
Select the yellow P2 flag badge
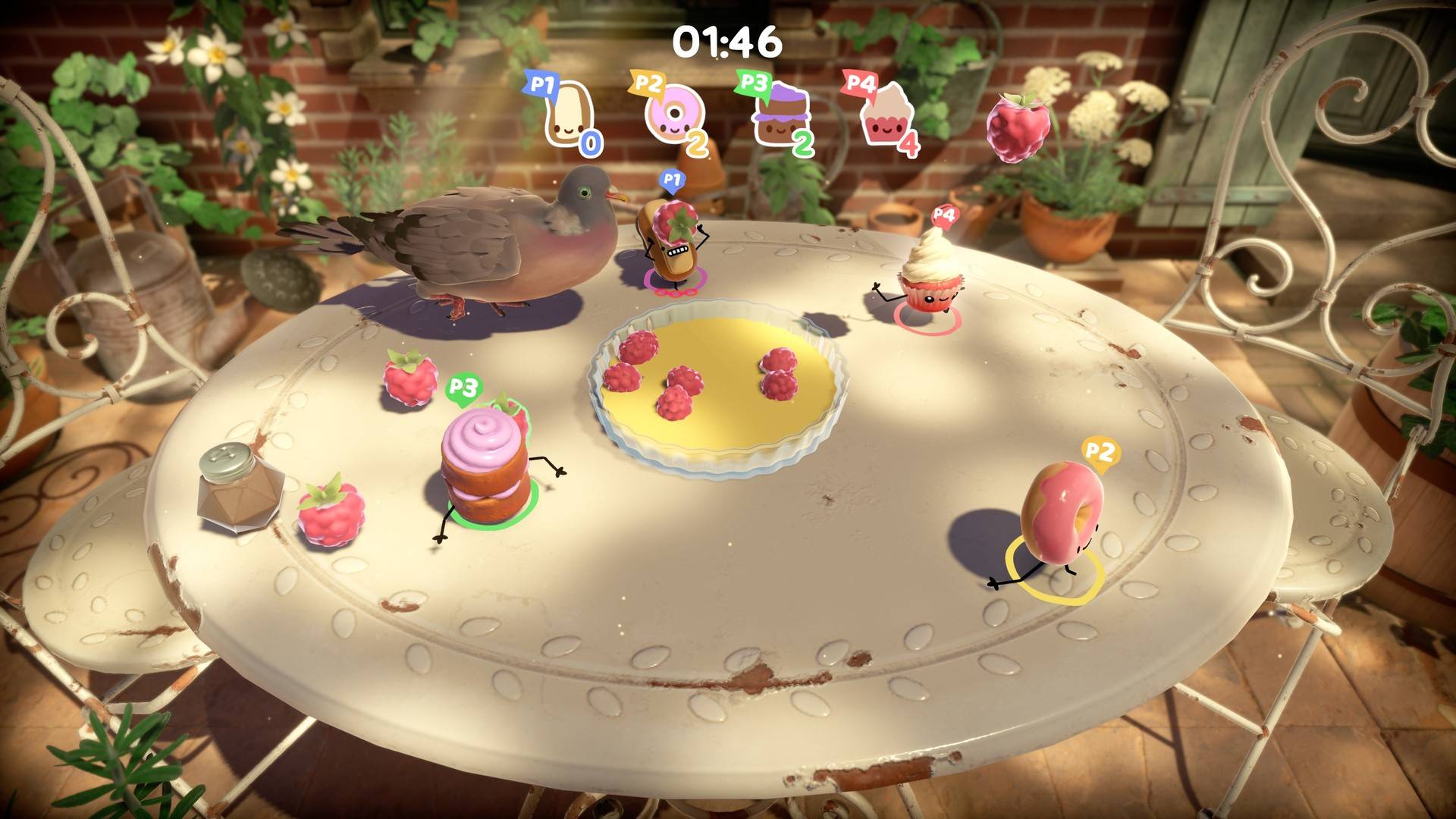pos(647,83)
